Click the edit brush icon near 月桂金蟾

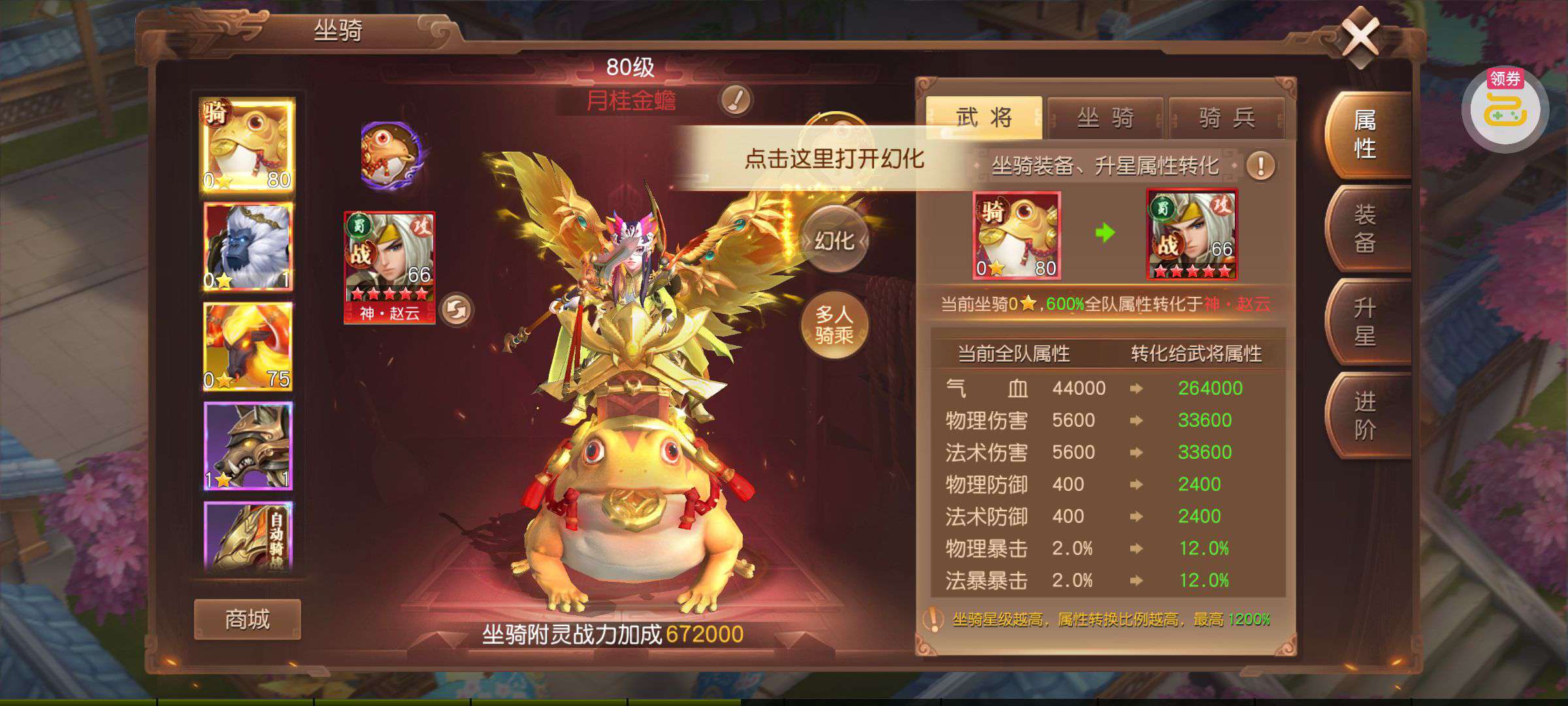[x=736, y=100]
